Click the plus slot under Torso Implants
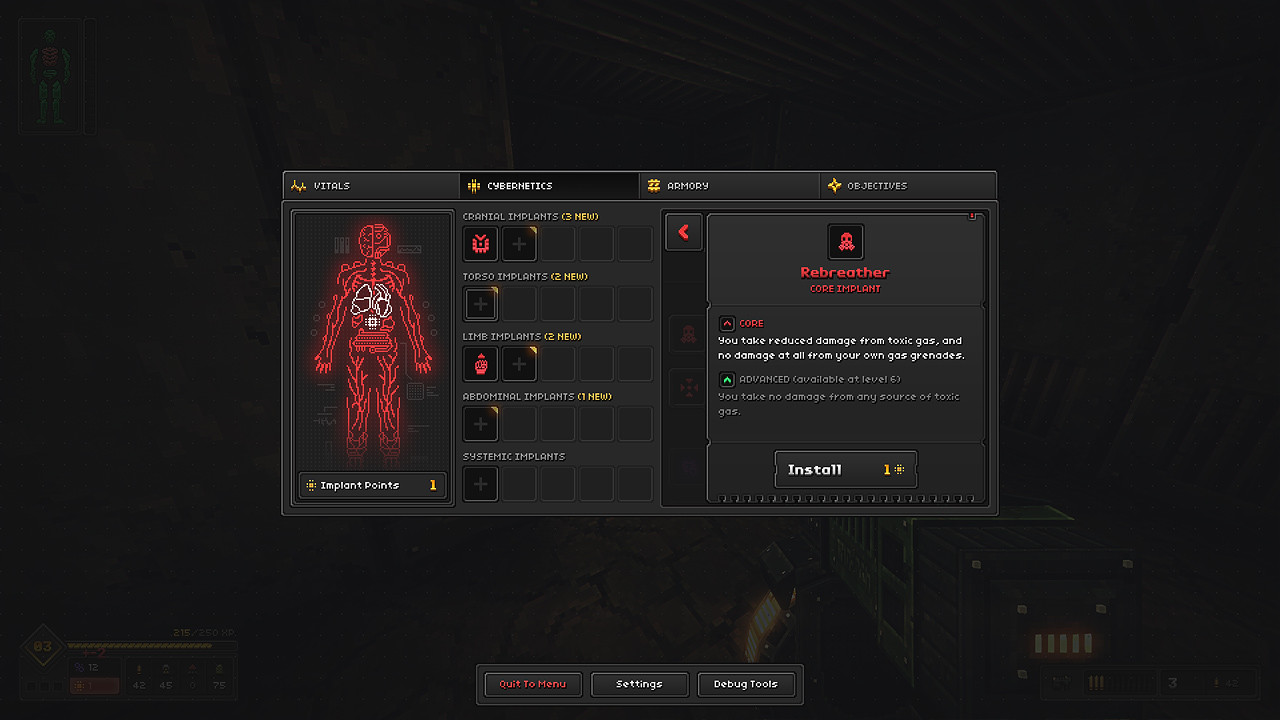Image resolution: width=1280 pixels, height=720 pixels. point(480,303)
